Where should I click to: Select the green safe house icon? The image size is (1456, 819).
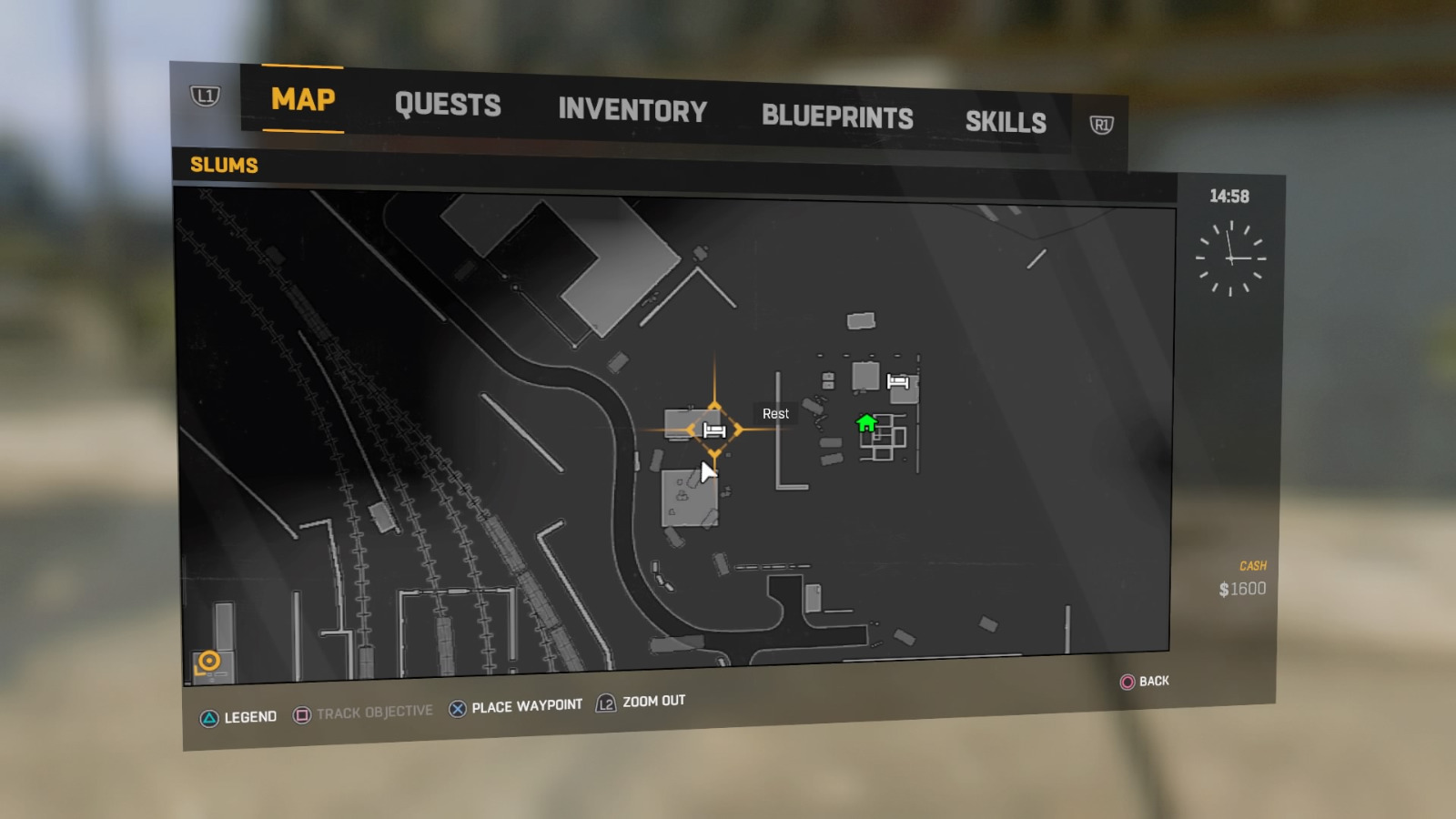point(866,422)
